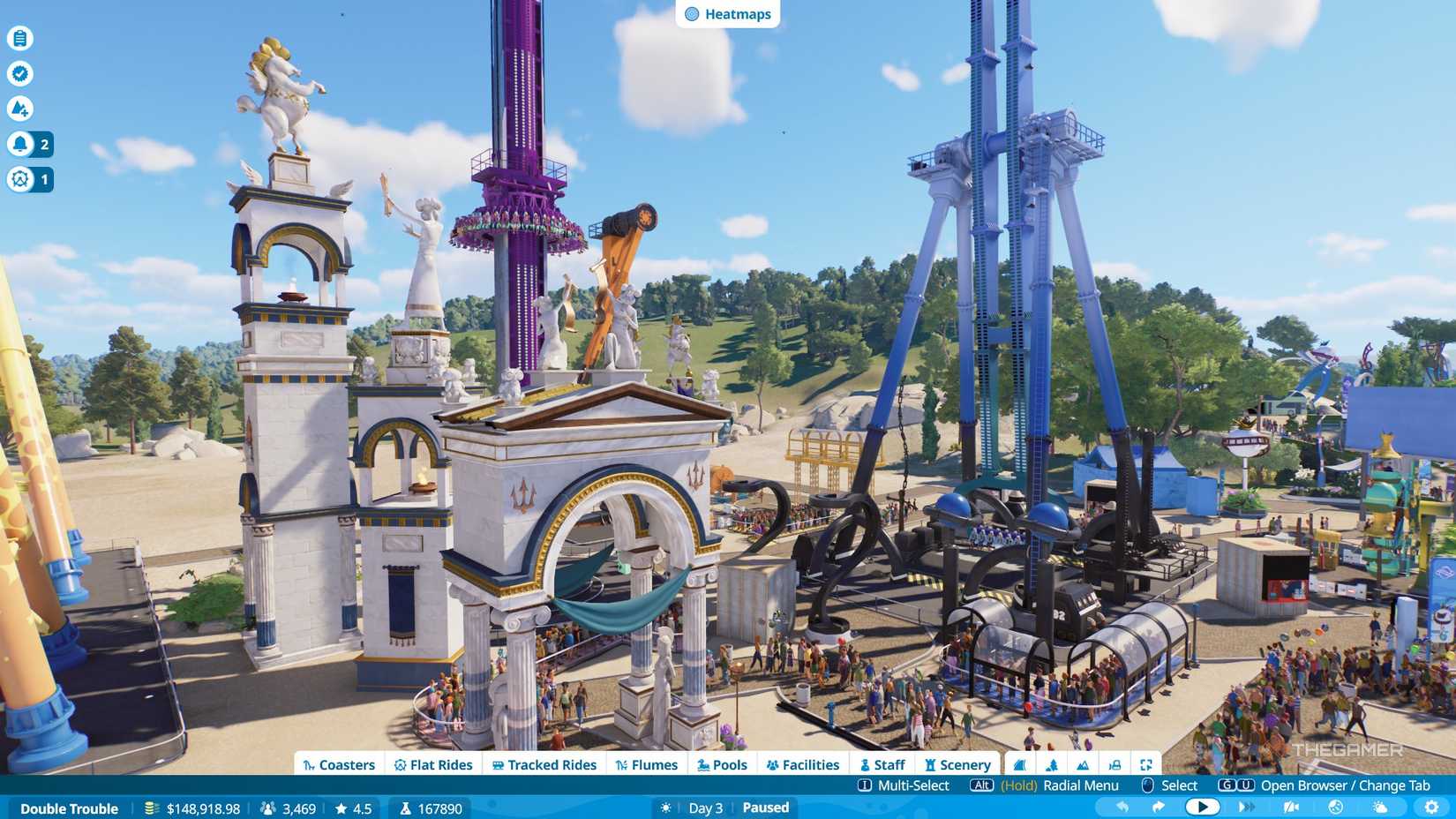
Task: Open the weather display icon
Action: [1378, 806]
